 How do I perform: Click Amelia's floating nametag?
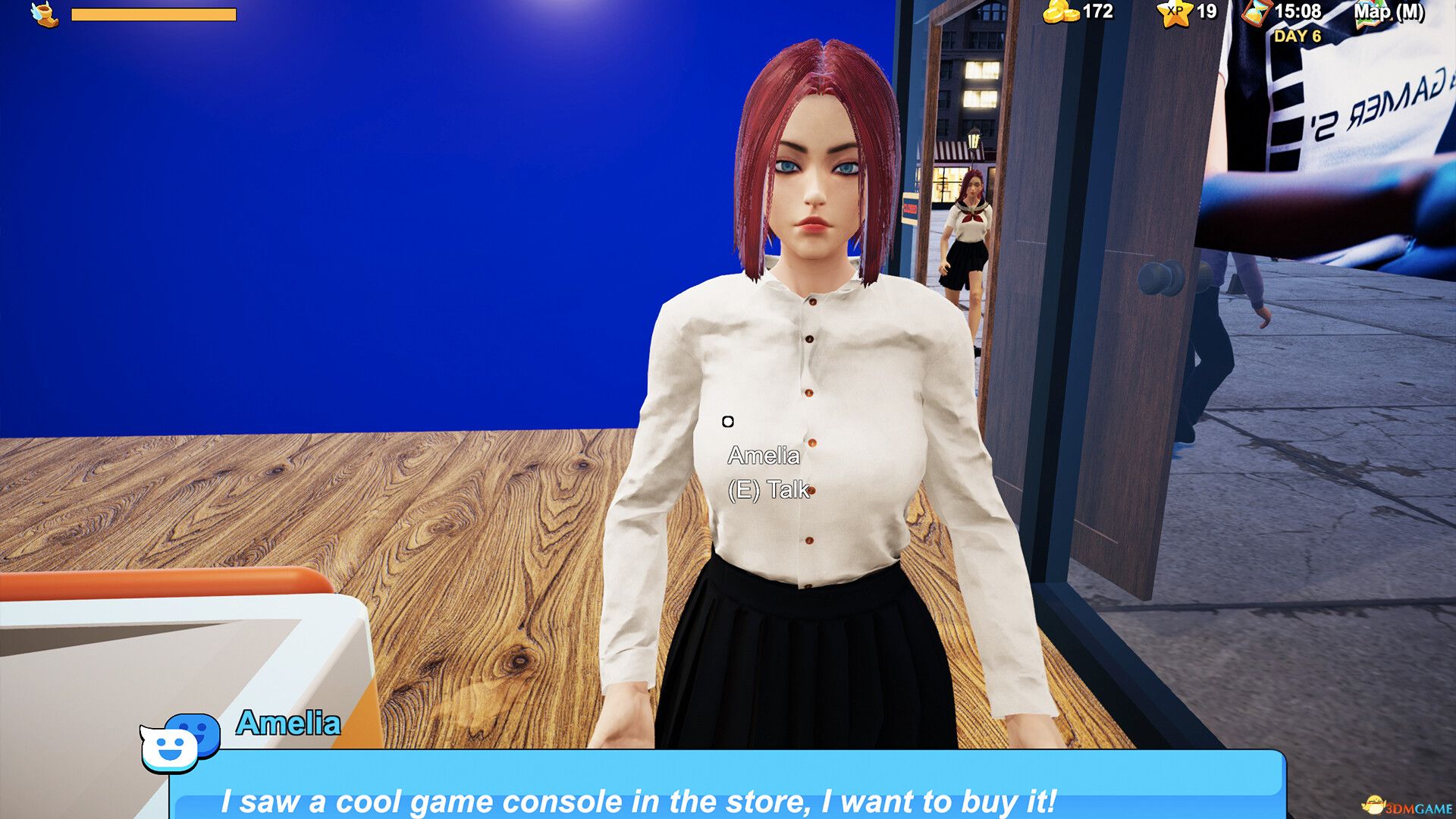(764, 455)
